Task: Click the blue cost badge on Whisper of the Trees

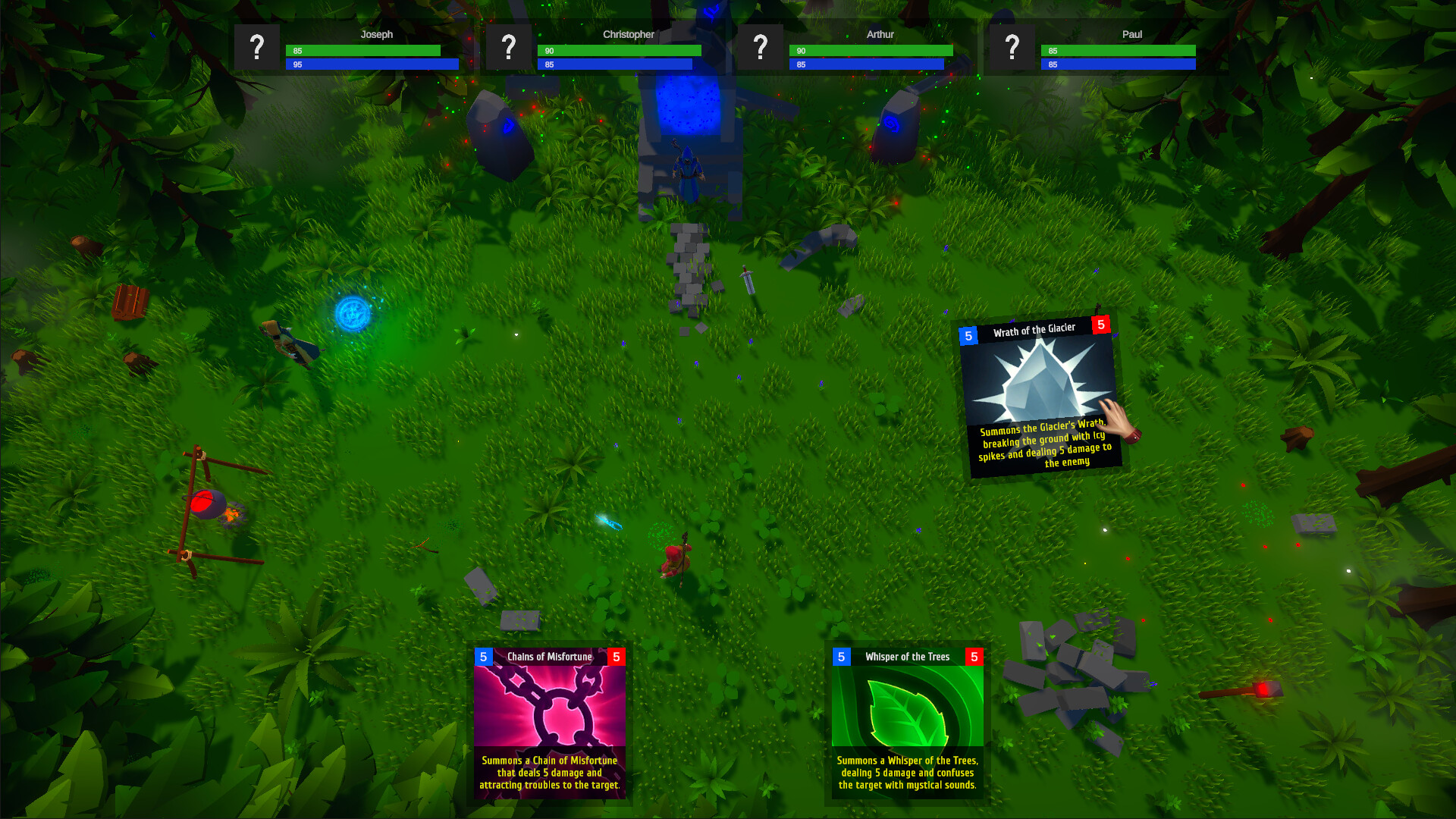Action: pos(840,656)
